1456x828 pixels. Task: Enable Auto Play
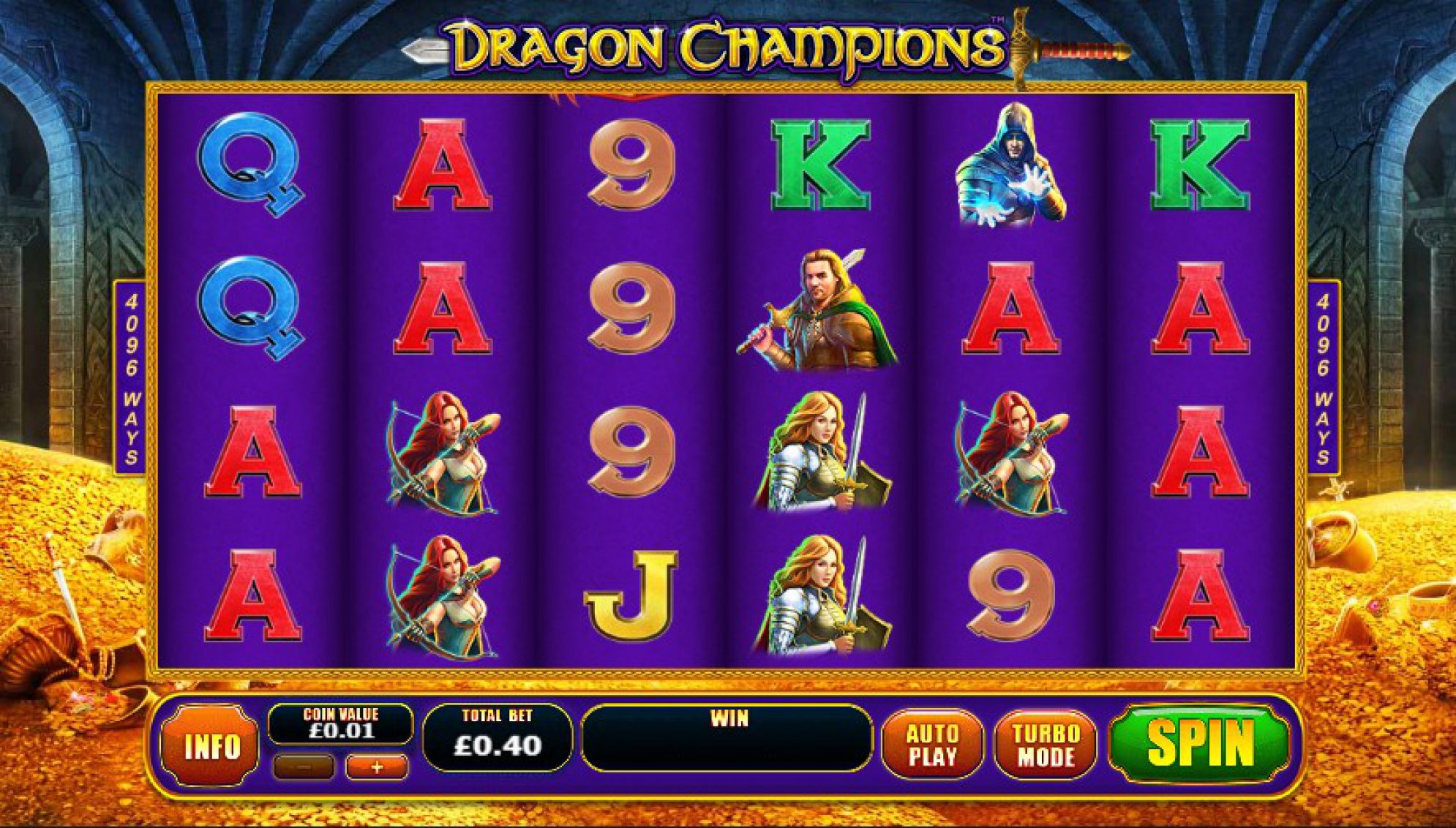932,745
